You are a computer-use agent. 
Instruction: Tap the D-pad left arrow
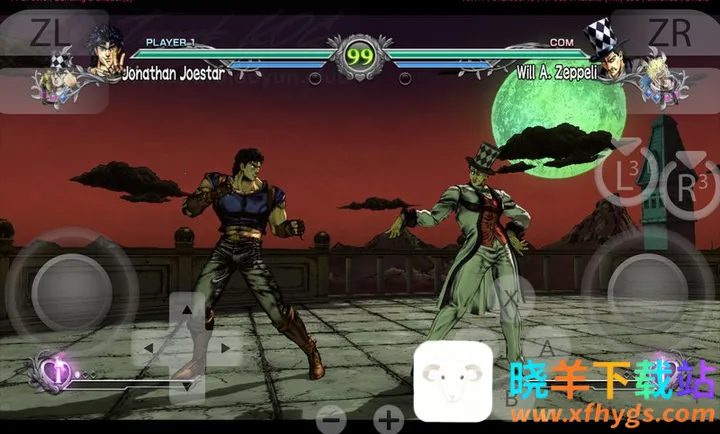click(x=150, y=348)
